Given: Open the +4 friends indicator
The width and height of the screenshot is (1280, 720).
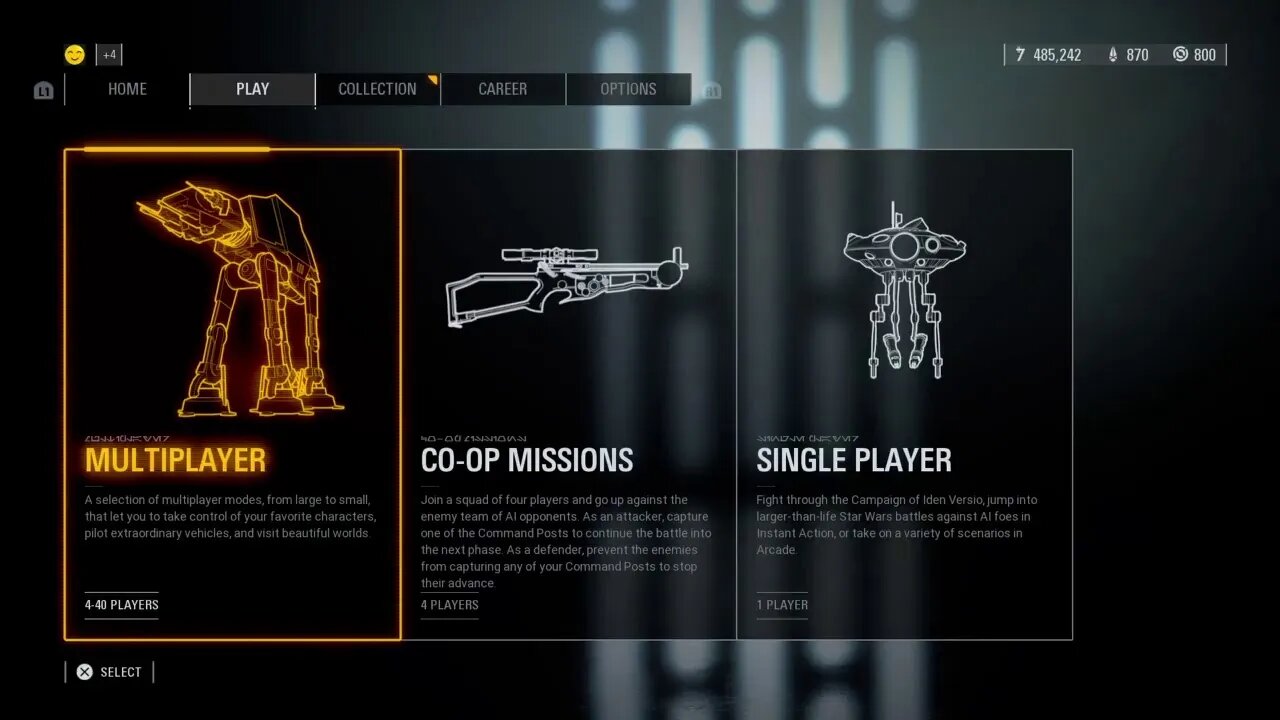Looking at the screenshot, I should [109, 55].
